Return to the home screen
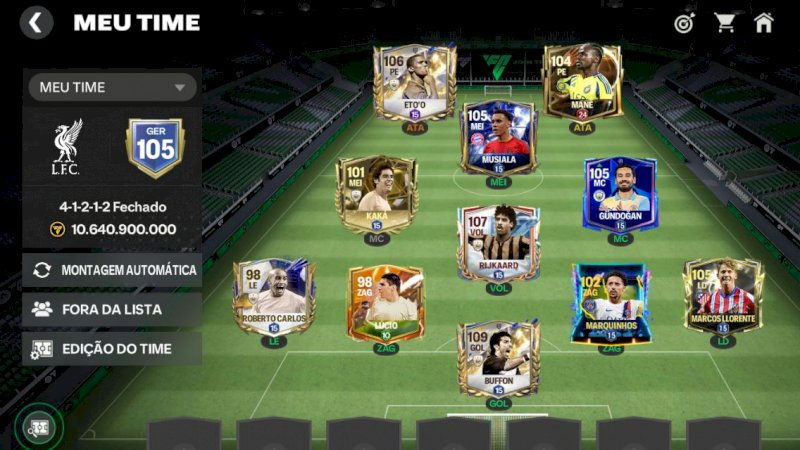800x450 pixels. pos(764,22)
